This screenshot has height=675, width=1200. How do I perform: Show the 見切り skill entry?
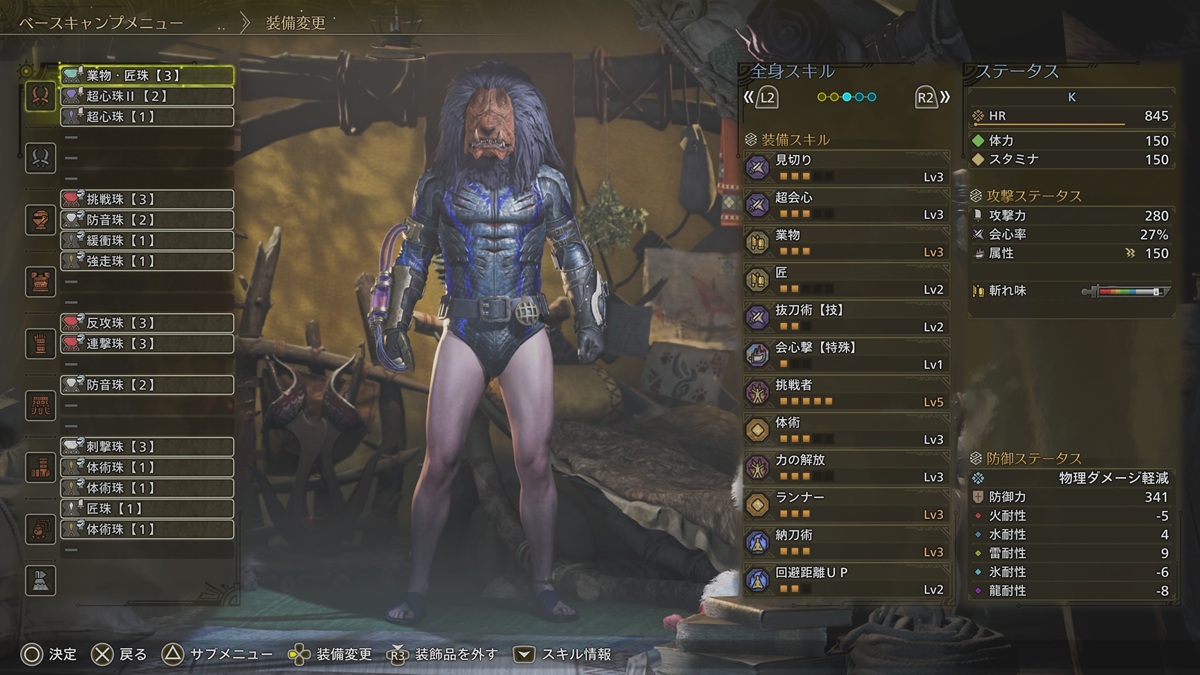coord(846,166)
